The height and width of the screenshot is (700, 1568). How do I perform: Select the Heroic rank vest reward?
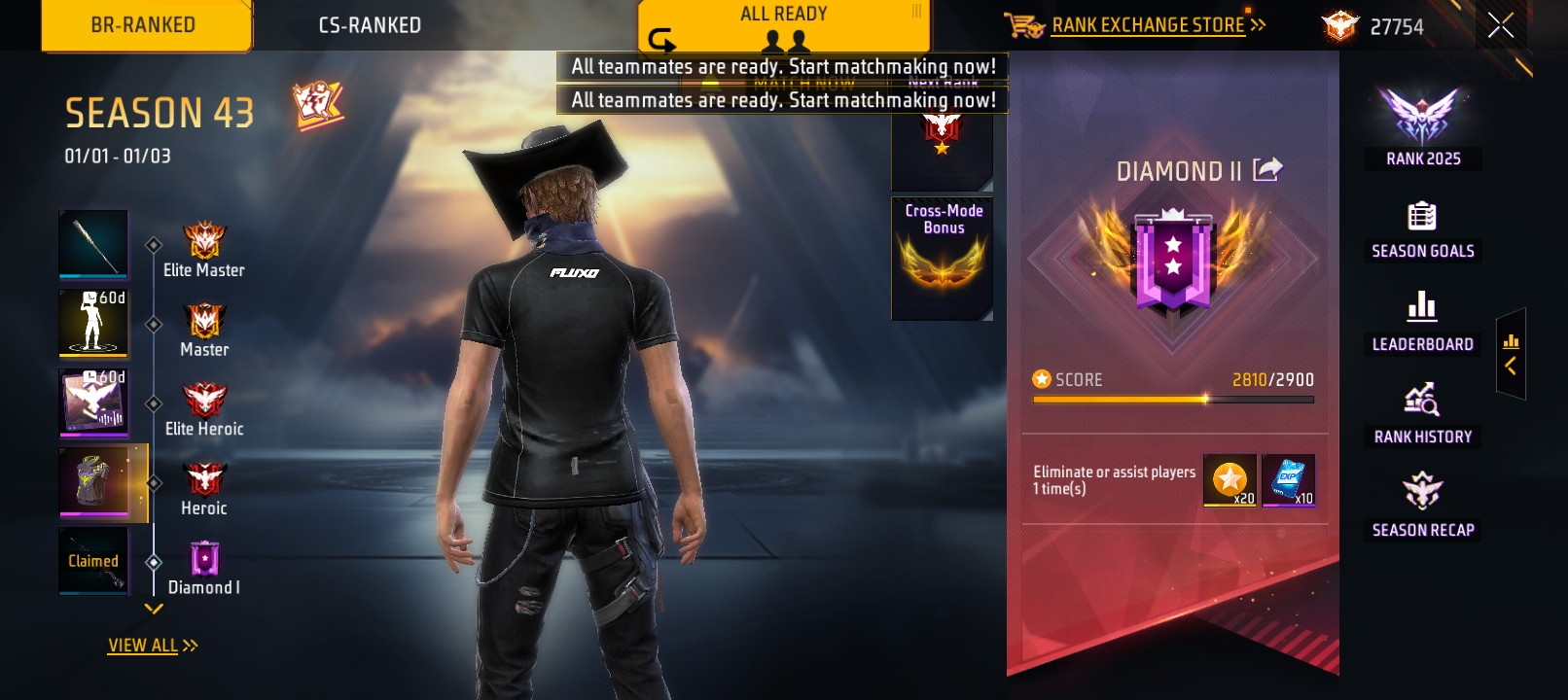coord(95,481)
